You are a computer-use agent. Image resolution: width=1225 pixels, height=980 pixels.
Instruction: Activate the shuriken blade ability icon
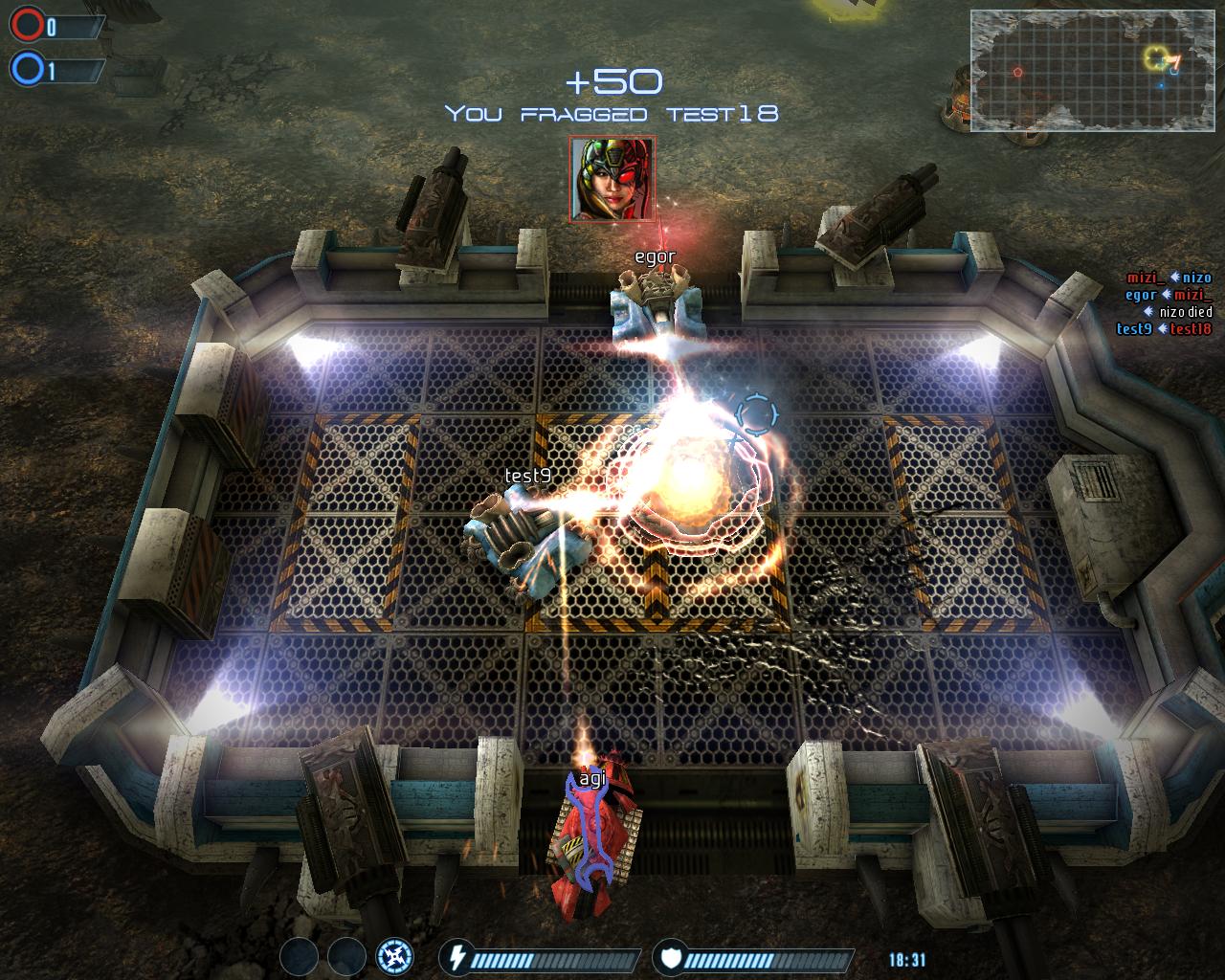(x=394, y=956)
